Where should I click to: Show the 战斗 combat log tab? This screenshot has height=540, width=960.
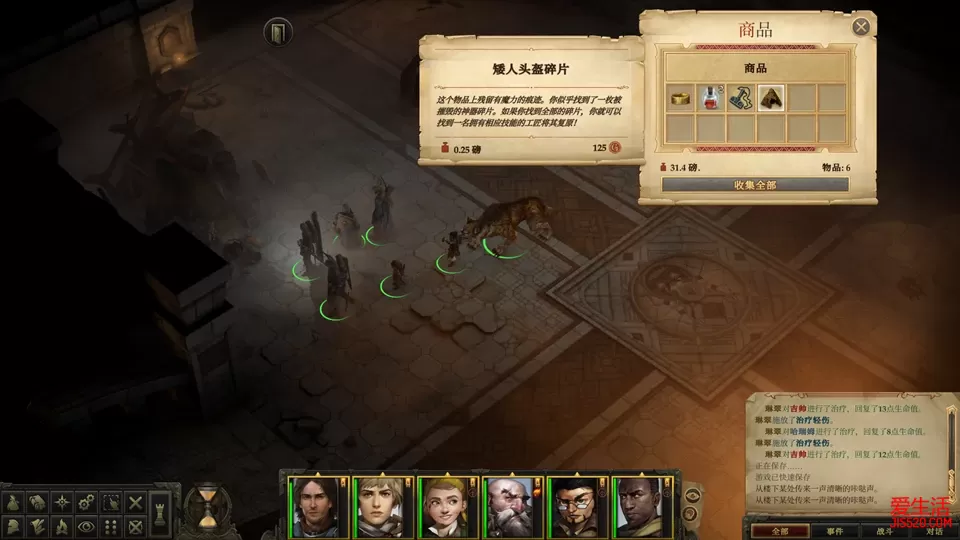click(x=885, y=530)
